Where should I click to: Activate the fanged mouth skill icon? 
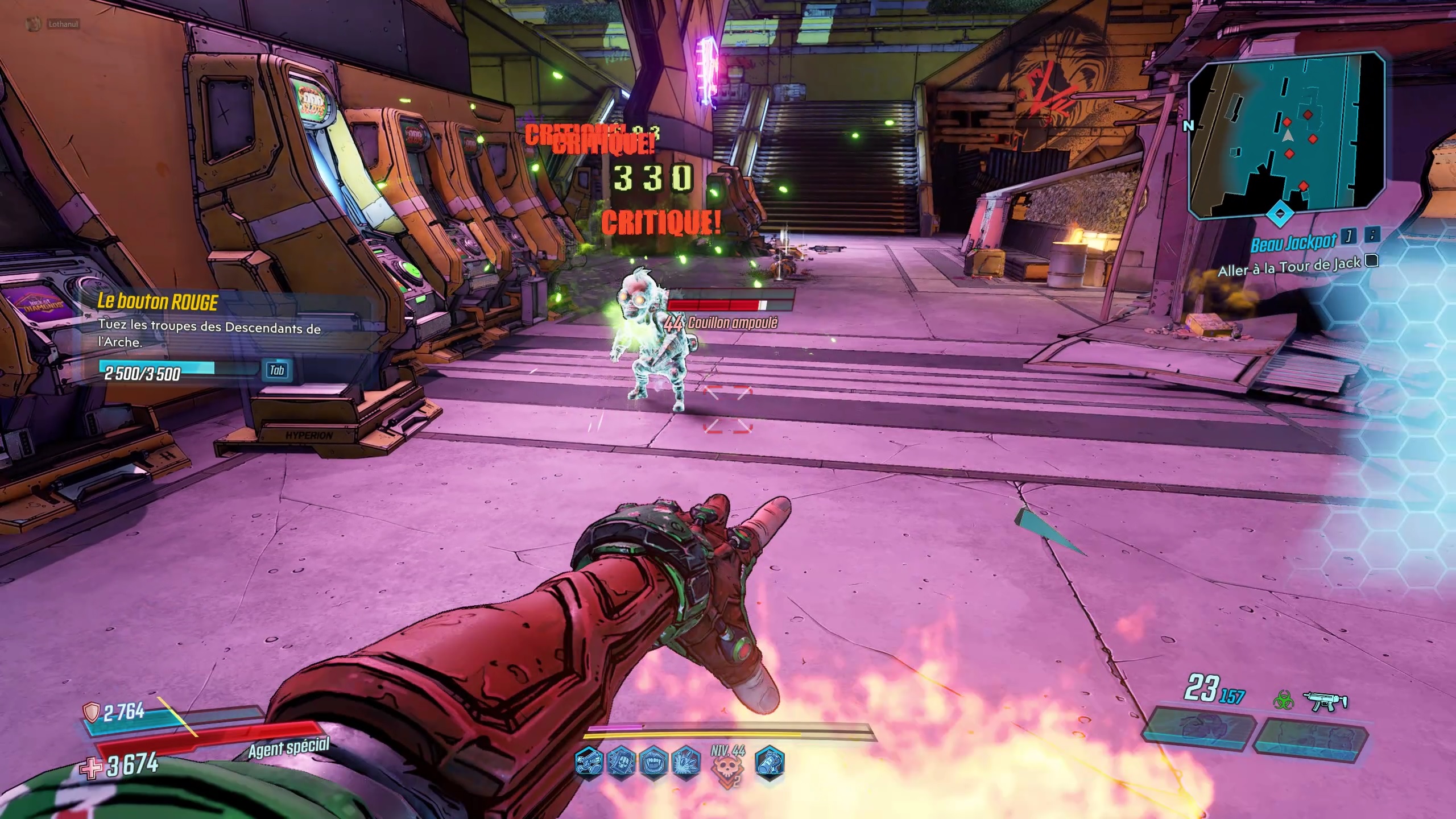pyautogui.click(x=653, y=761)
